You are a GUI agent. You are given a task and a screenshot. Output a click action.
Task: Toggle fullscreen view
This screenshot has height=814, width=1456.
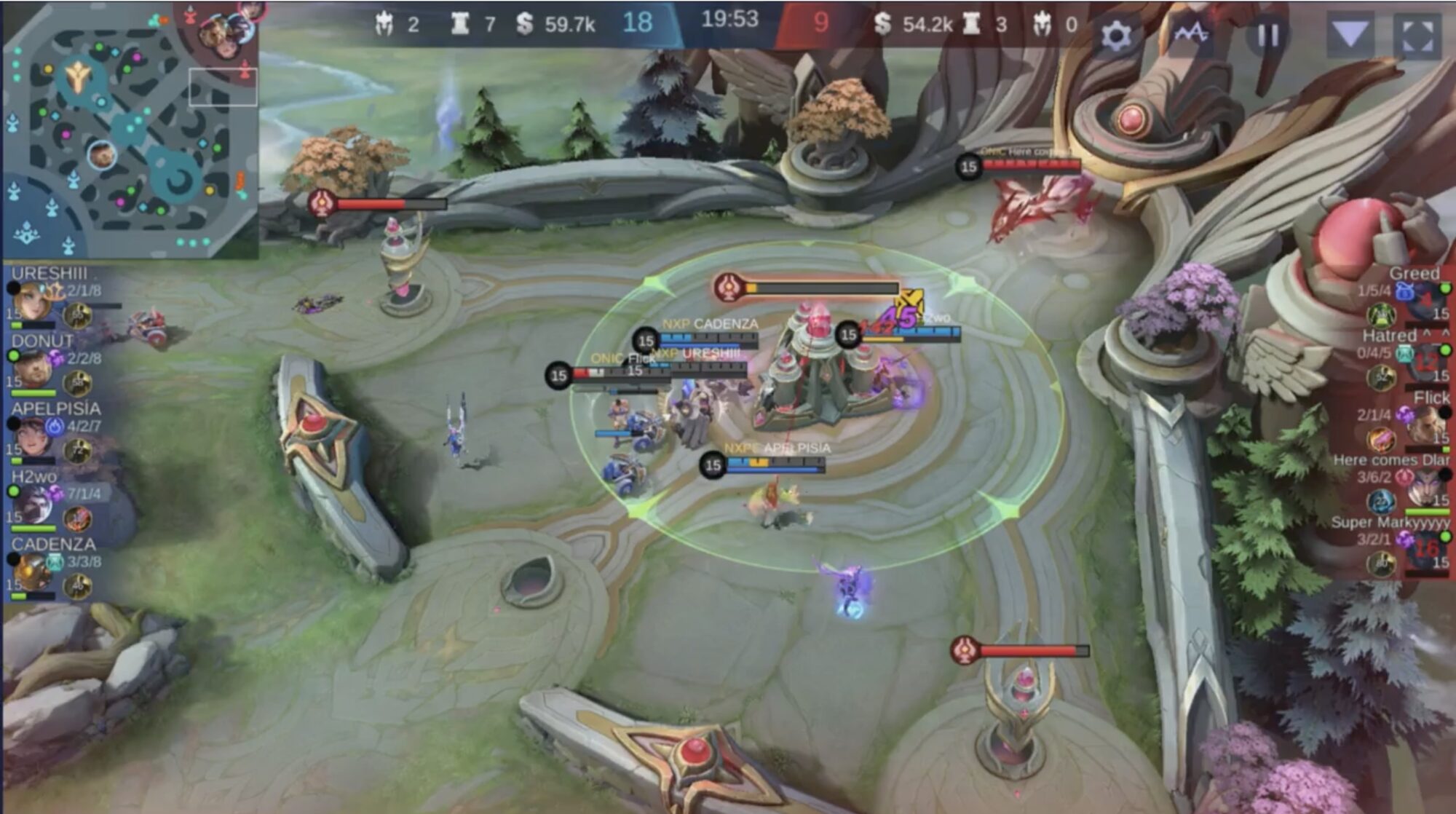[x=1417, y=34]
